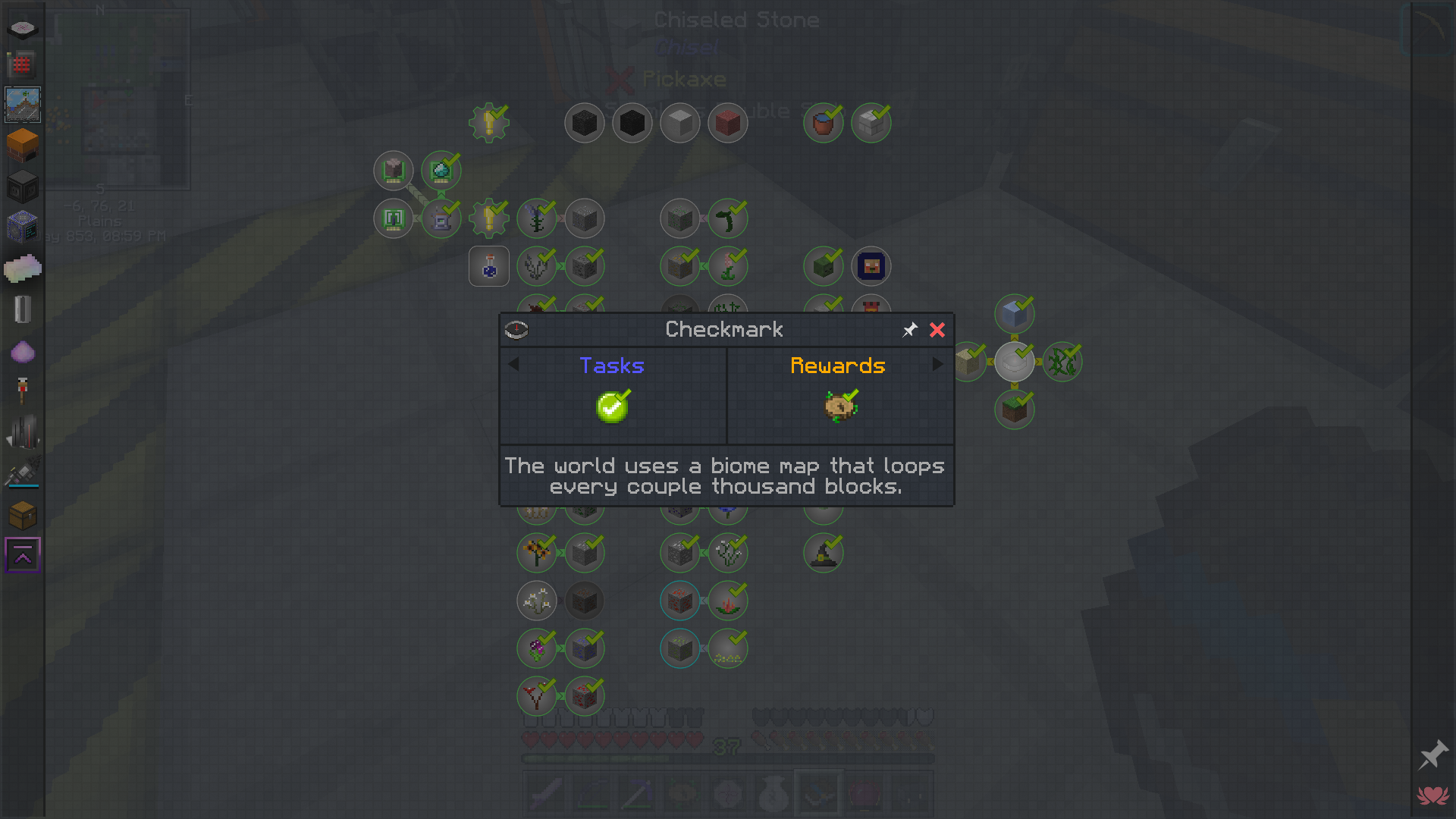Open the water bucket quest
Screen dimensions: 1456x819
pyautogui.click(x=823, y=122)
